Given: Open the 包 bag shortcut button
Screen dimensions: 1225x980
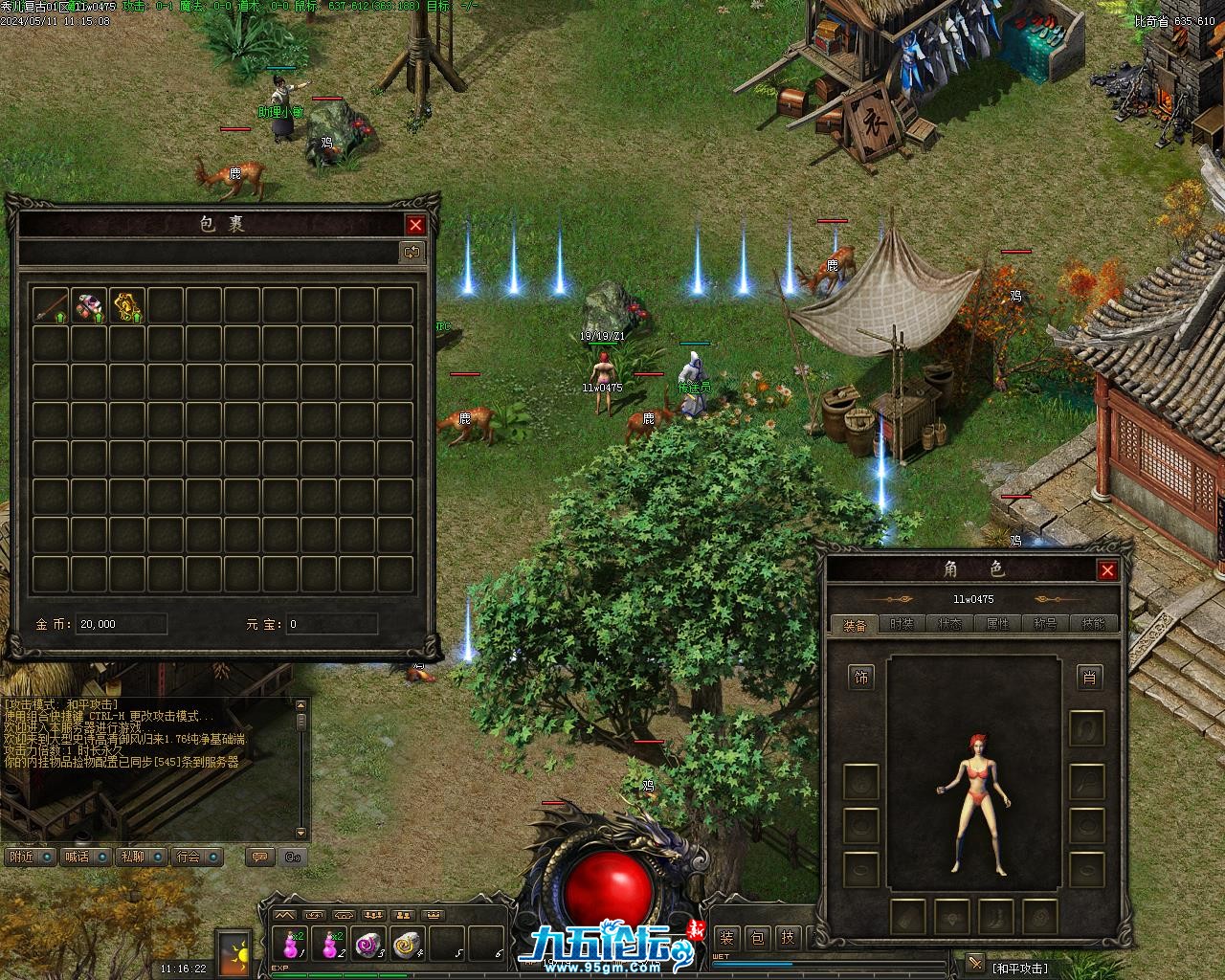Looking at the screenshot, I should pyautogui.click(x=756, y=938).
